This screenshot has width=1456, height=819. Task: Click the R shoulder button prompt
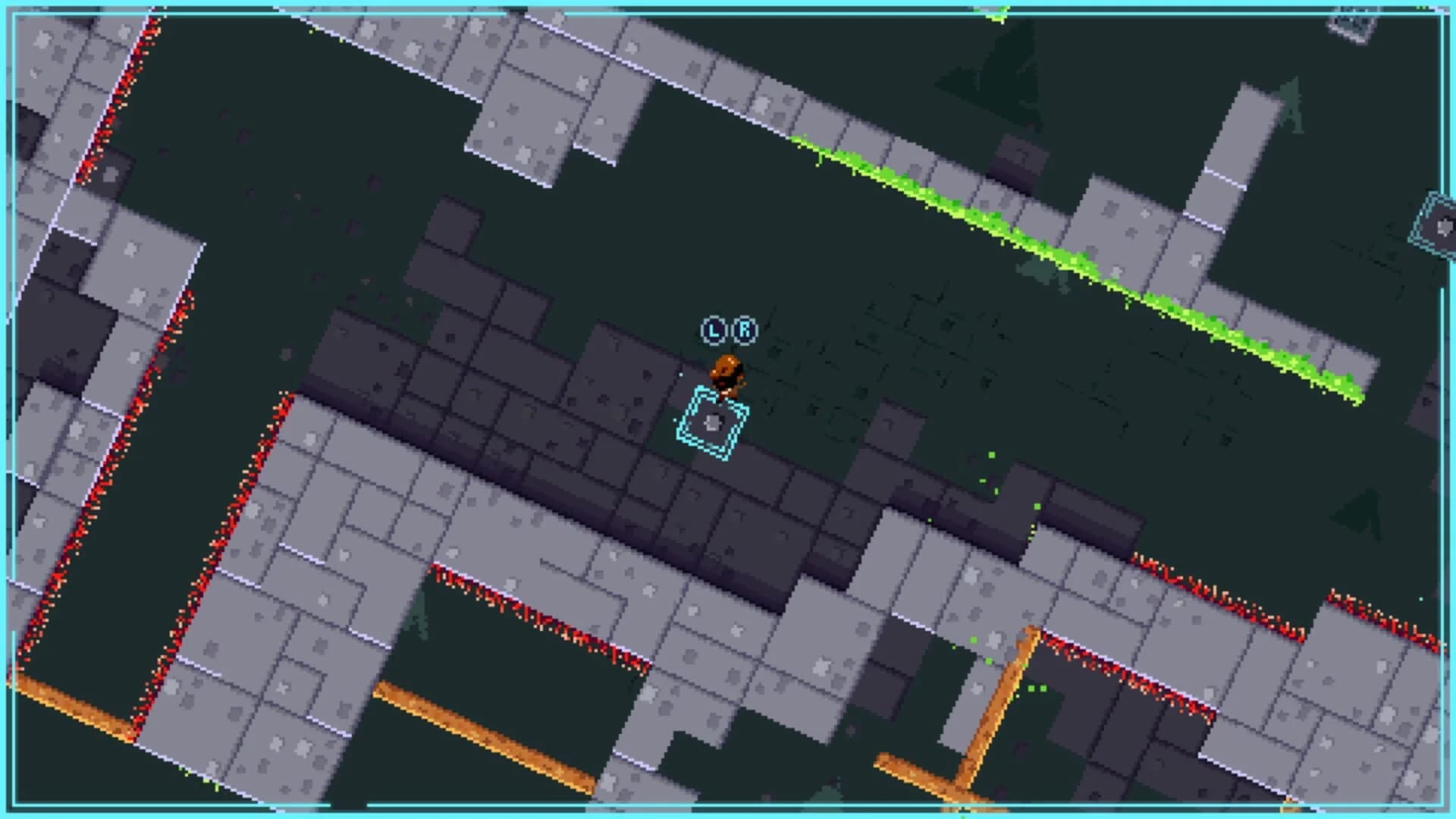(745, 330)
